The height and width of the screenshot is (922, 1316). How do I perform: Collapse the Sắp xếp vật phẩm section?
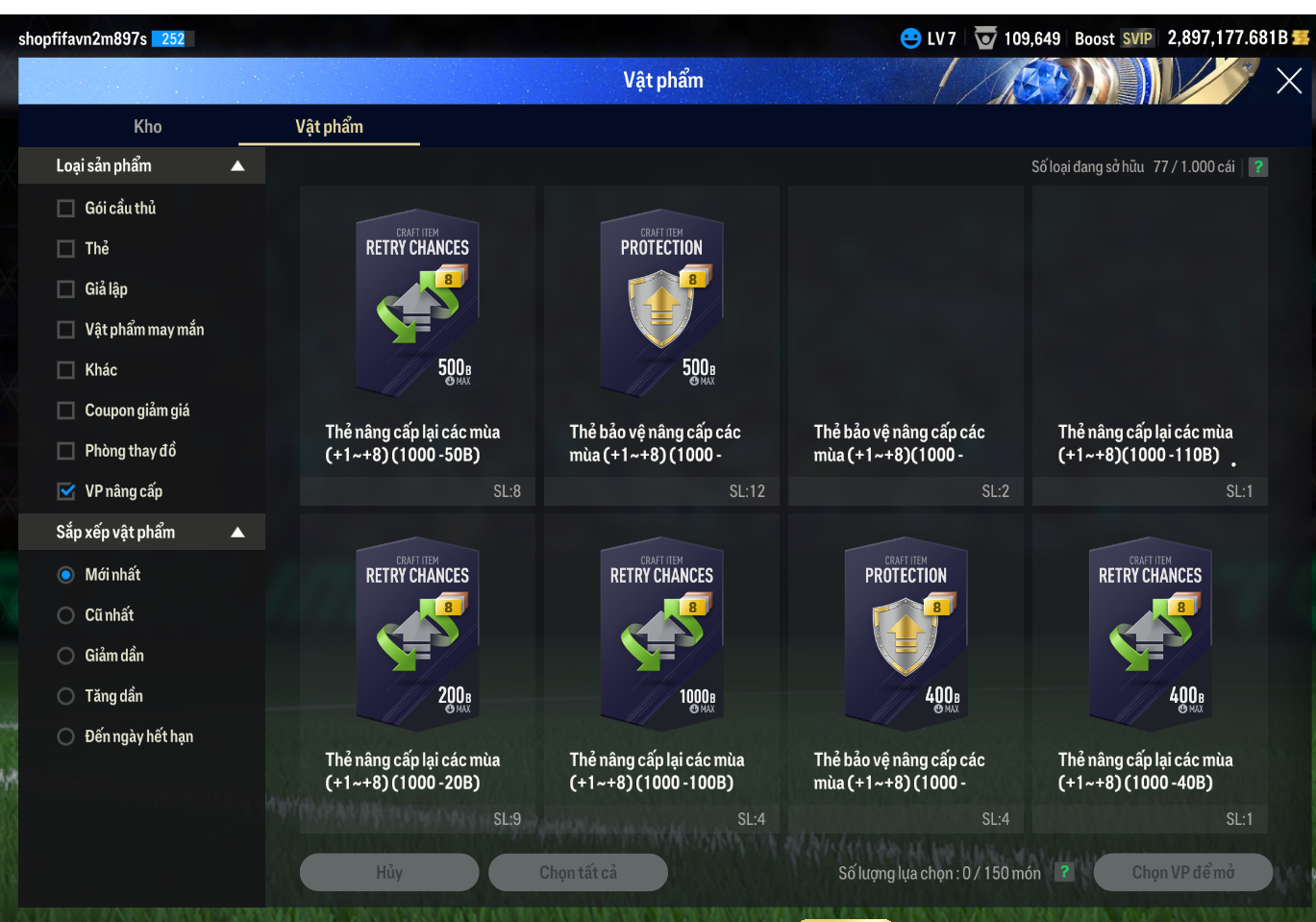coord(237,533)
